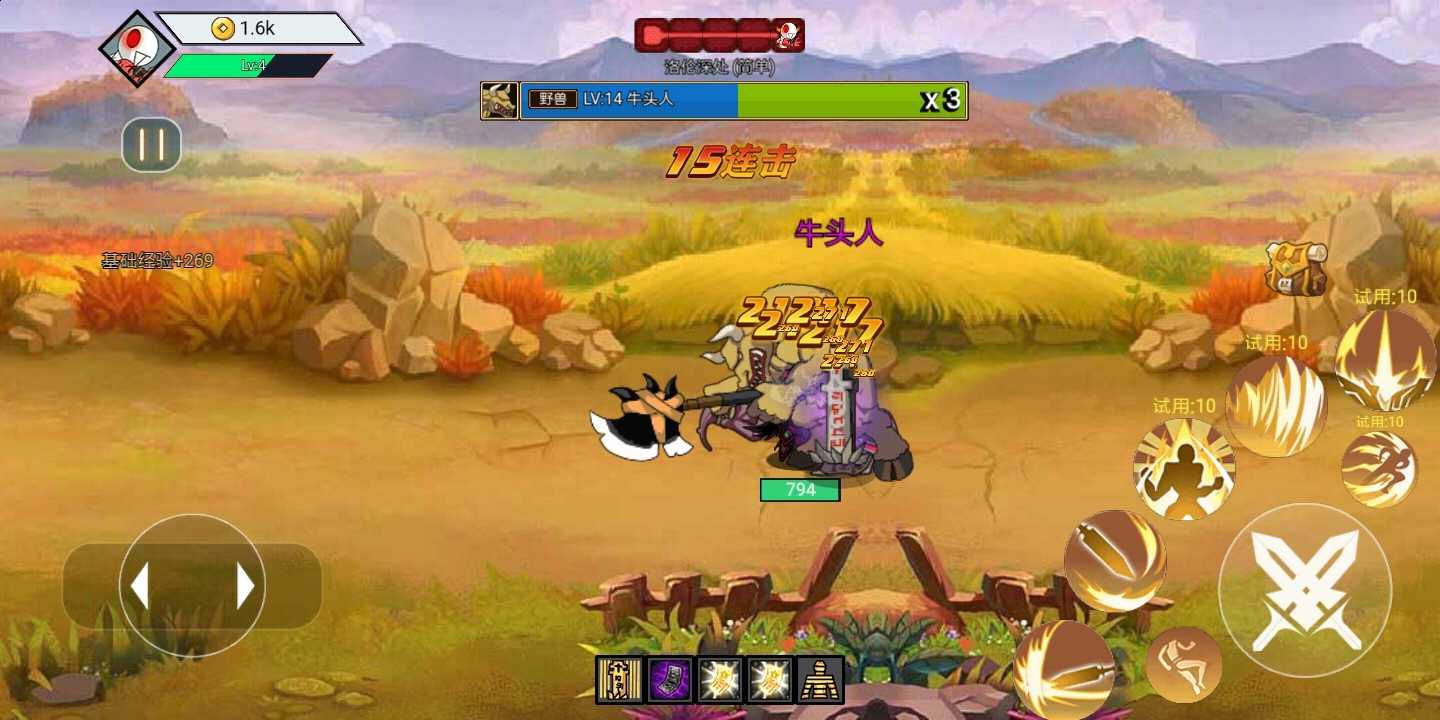Screen dimensions: 1440x720
Task: Select the purple card item in the hotbar
Action: click(668, 680)
